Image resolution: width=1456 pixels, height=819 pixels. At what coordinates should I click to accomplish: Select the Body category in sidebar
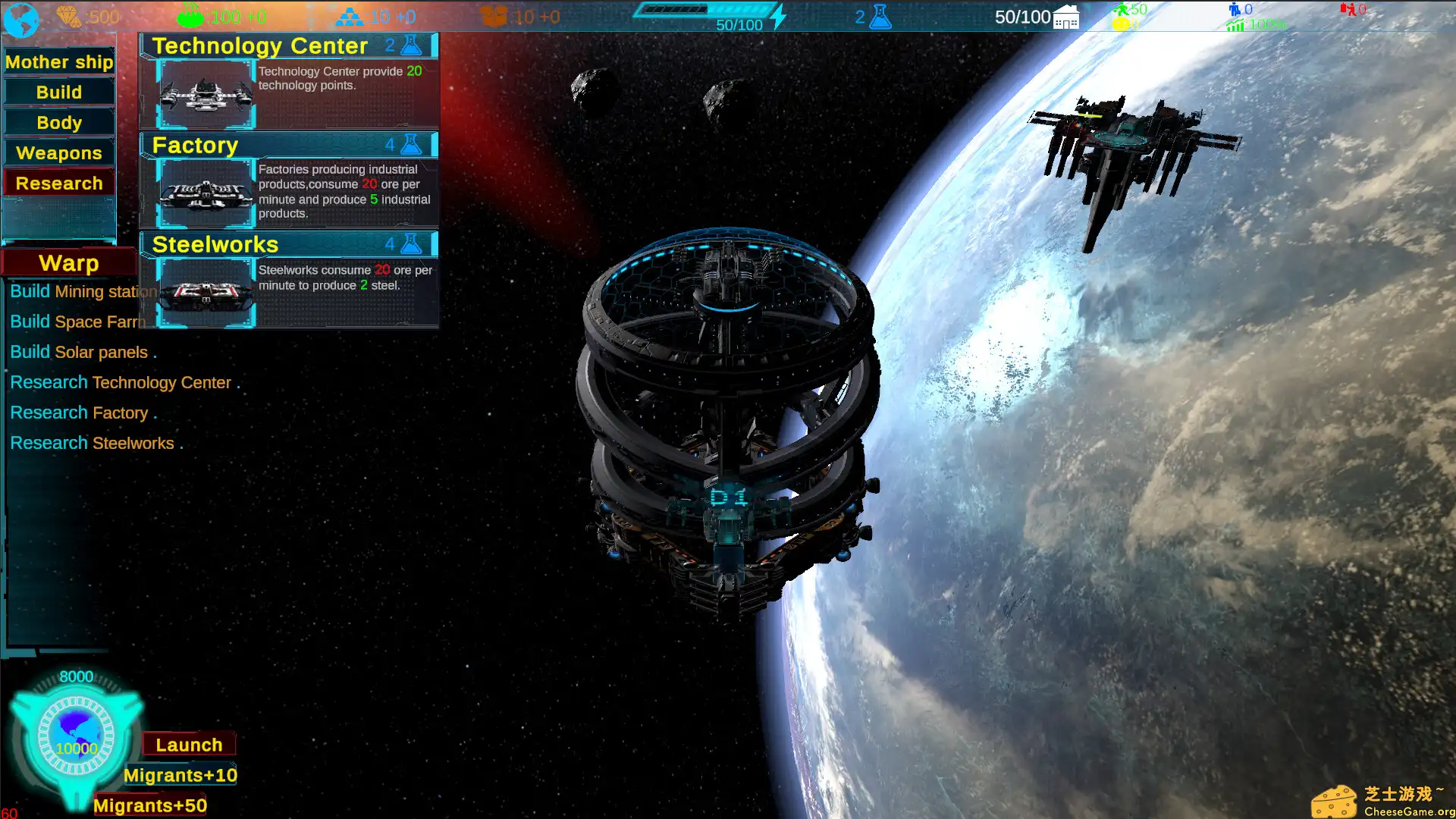[58, 122]
